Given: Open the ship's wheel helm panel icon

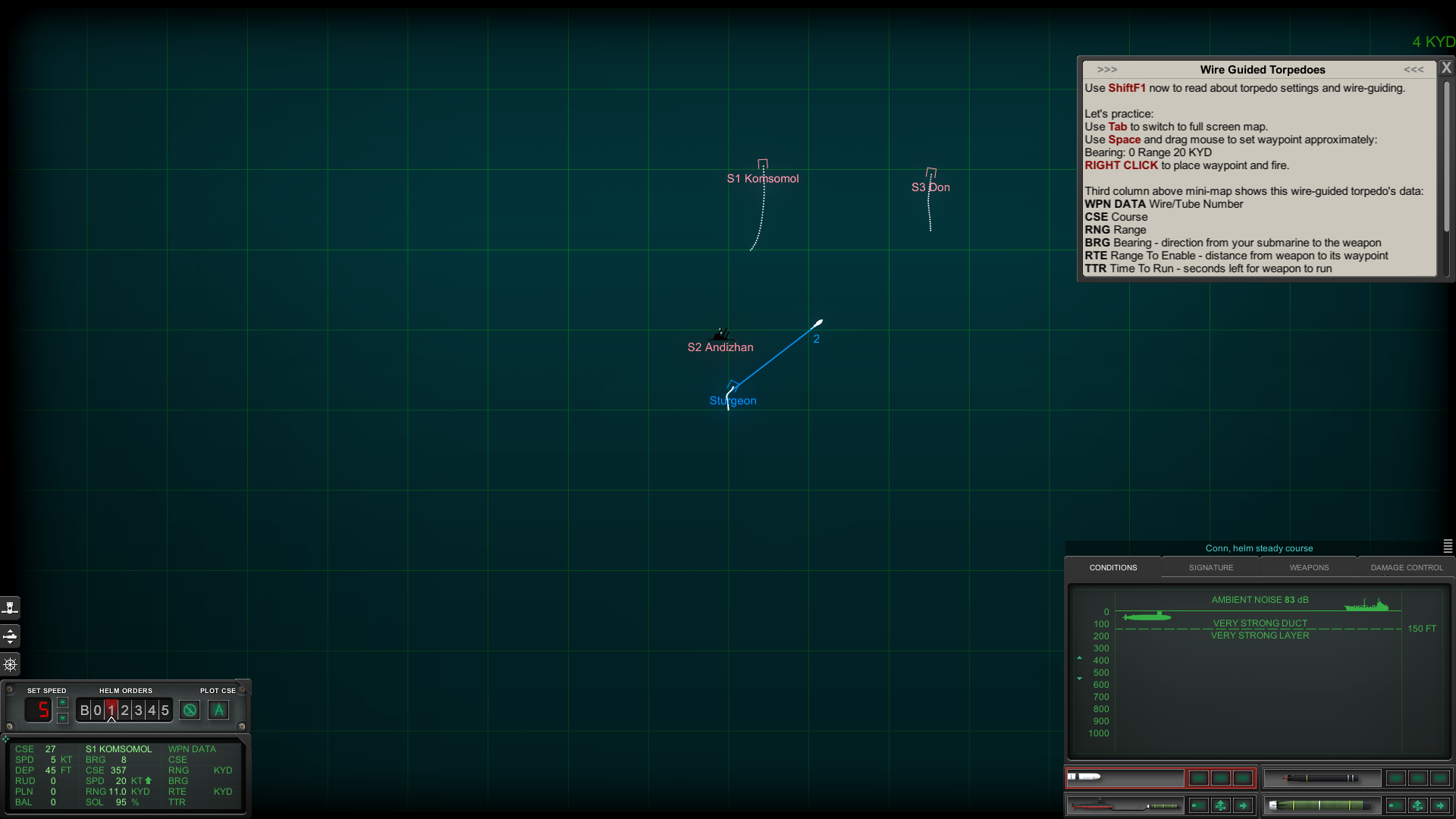Looking at the screenshot, I should coord(11,665).
